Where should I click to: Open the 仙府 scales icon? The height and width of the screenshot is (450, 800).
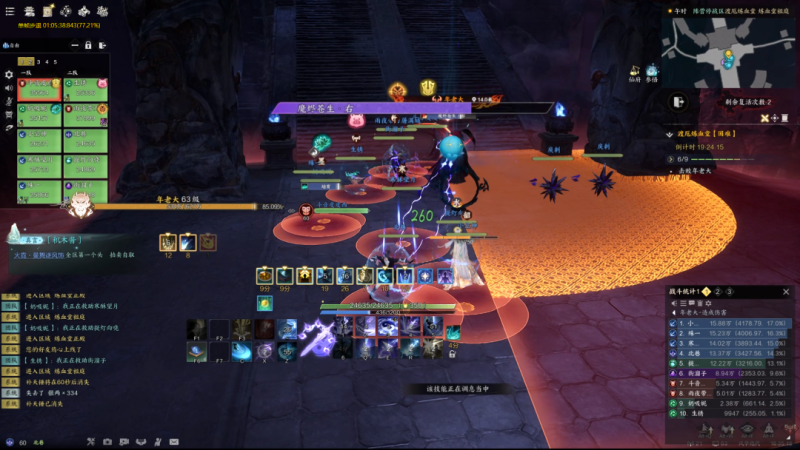(634, 70)
